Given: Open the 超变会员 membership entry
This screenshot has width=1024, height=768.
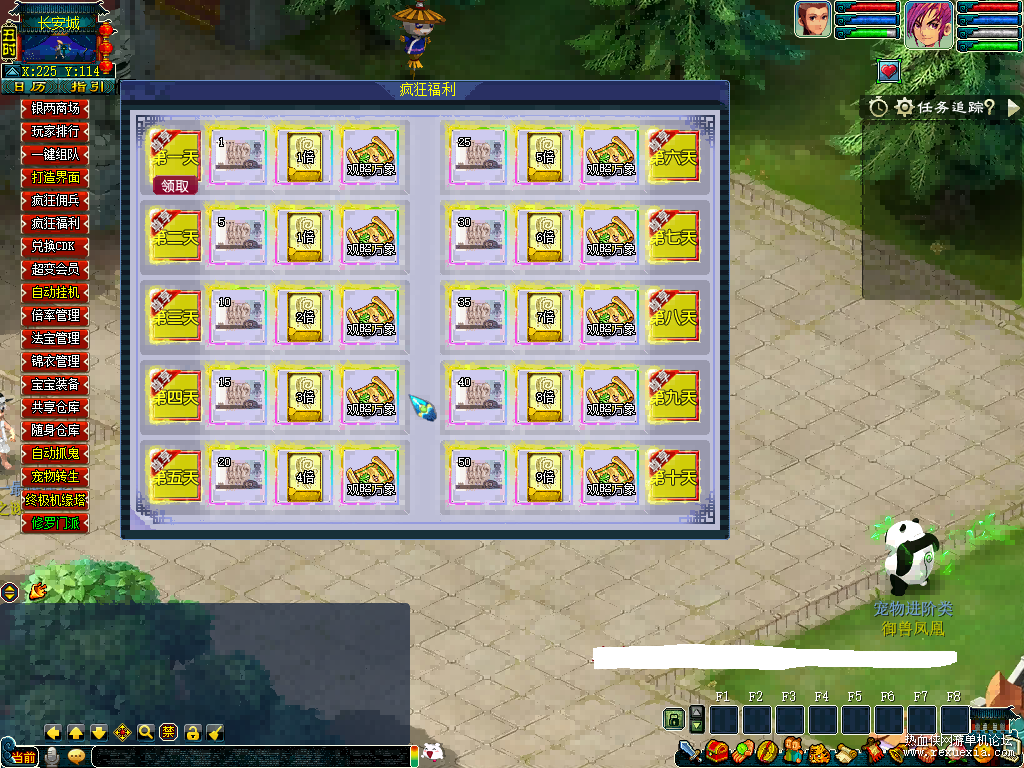Looking at the screenshot, I should pos(55,269).
